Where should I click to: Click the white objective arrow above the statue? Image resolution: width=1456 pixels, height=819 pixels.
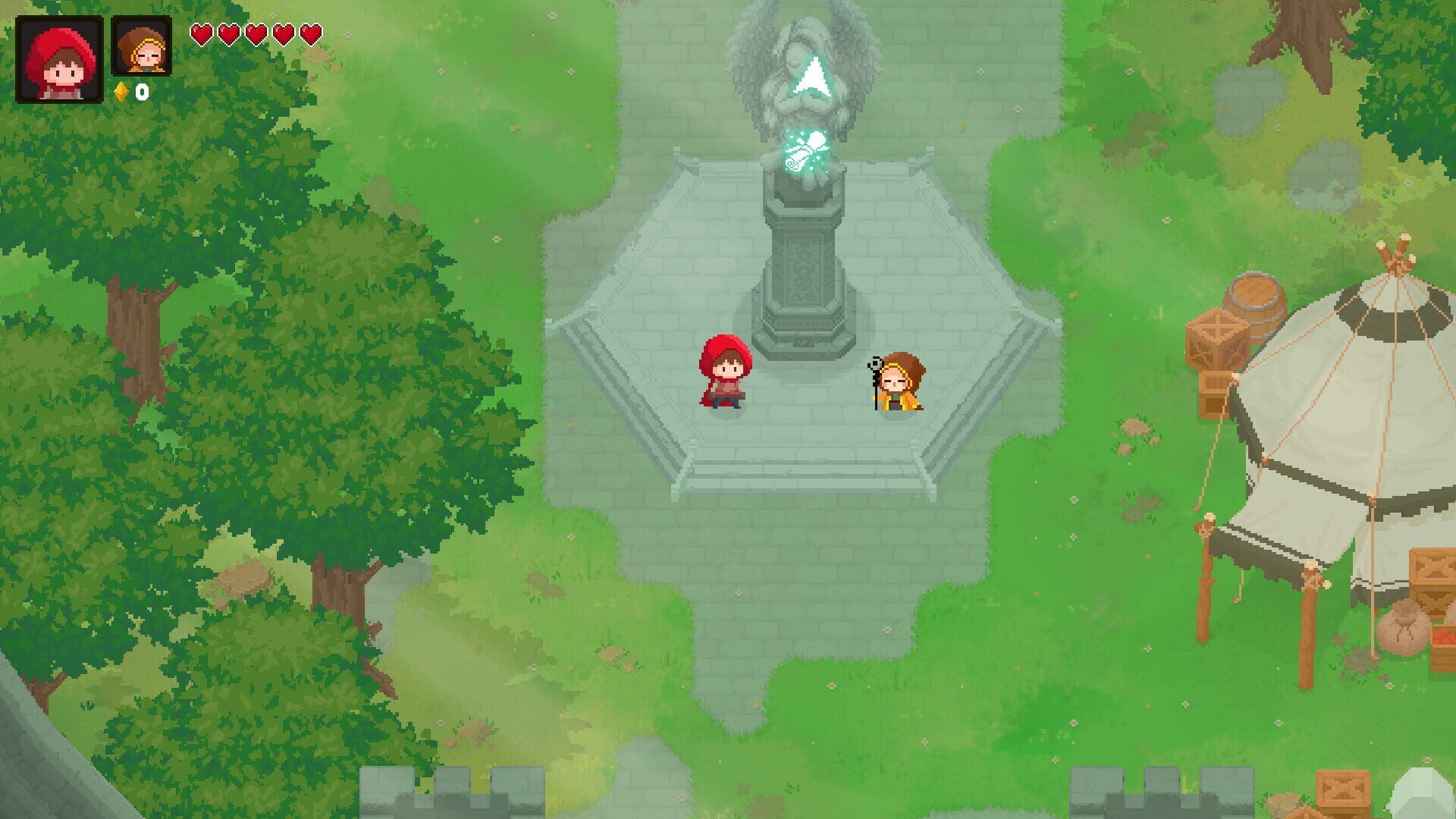tap(810, 76)
